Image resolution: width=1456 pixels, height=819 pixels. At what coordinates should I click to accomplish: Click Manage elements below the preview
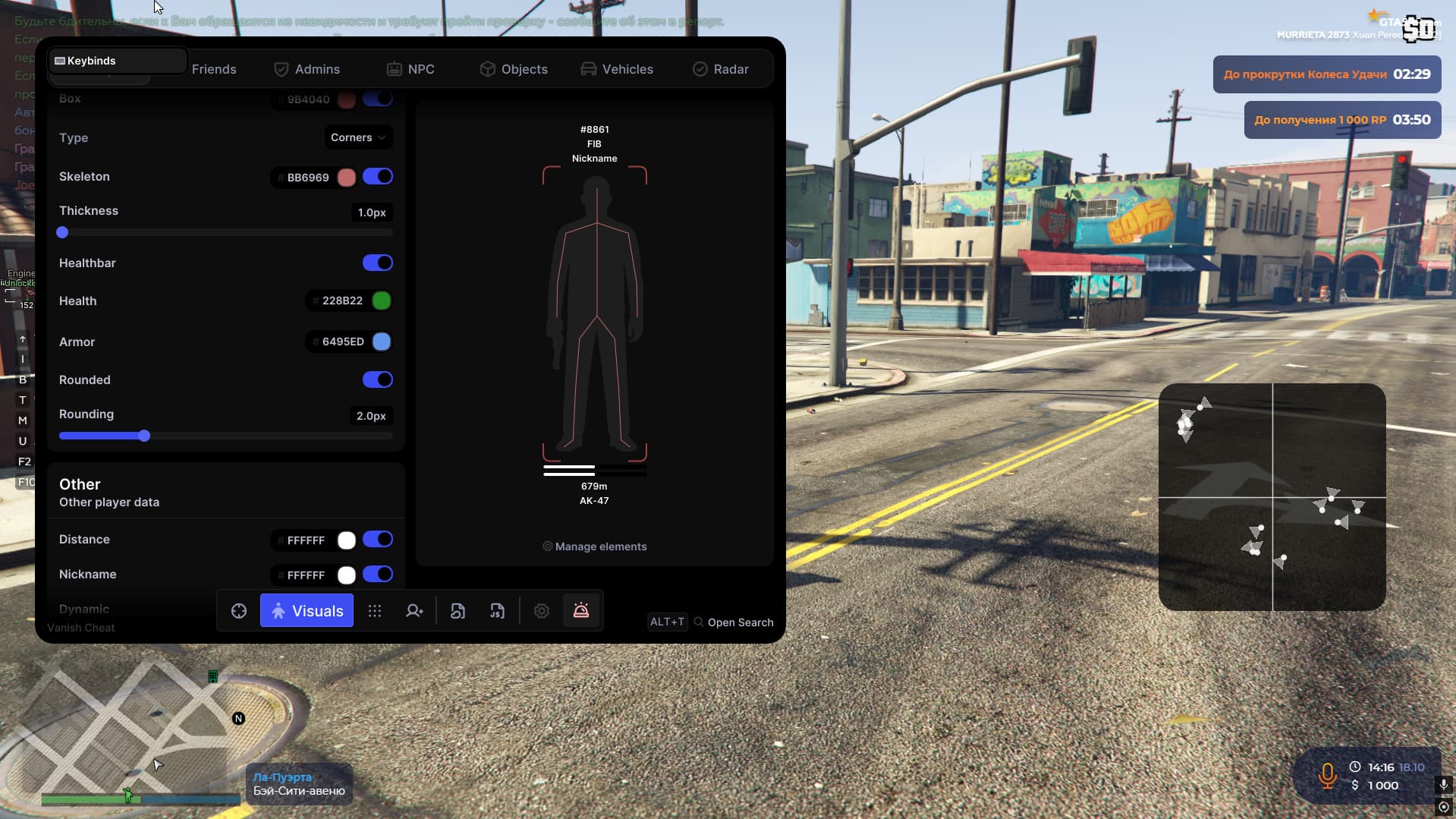594,547
